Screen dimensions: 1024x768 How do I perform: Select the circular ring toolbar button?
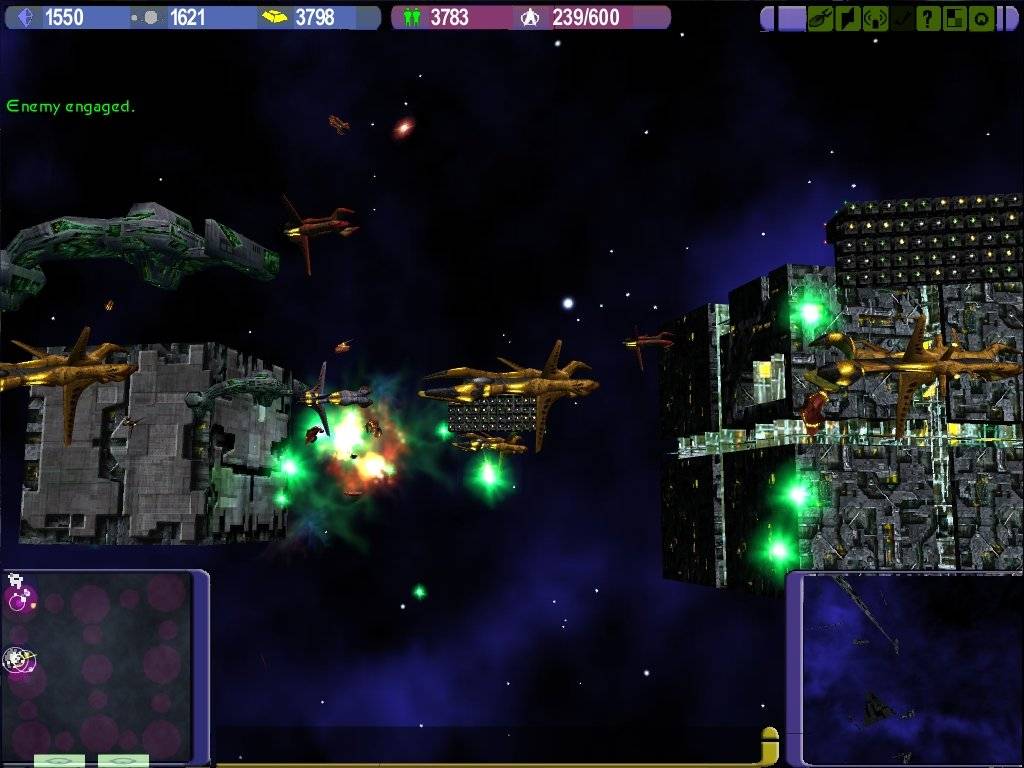point(982,18)
